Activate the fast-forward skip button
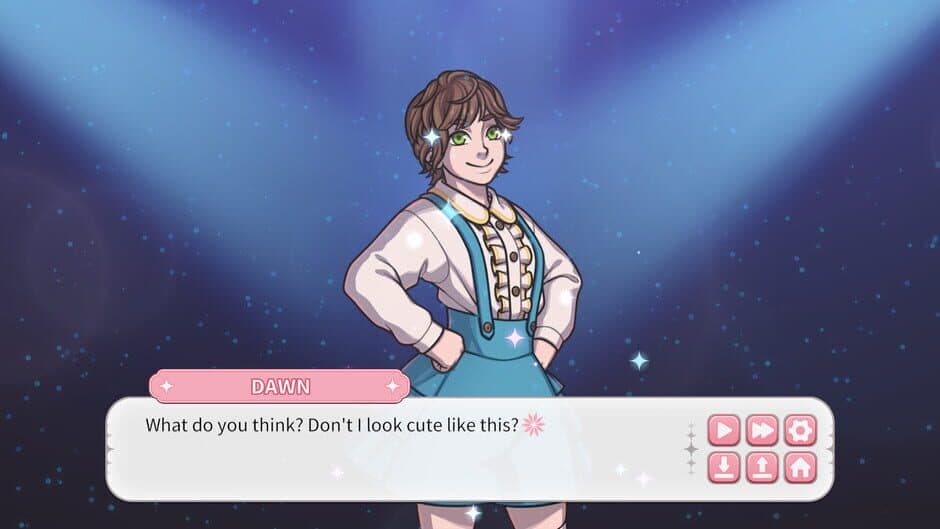The height and width of the screenshot is (529, 940). (x=762, y=430)
